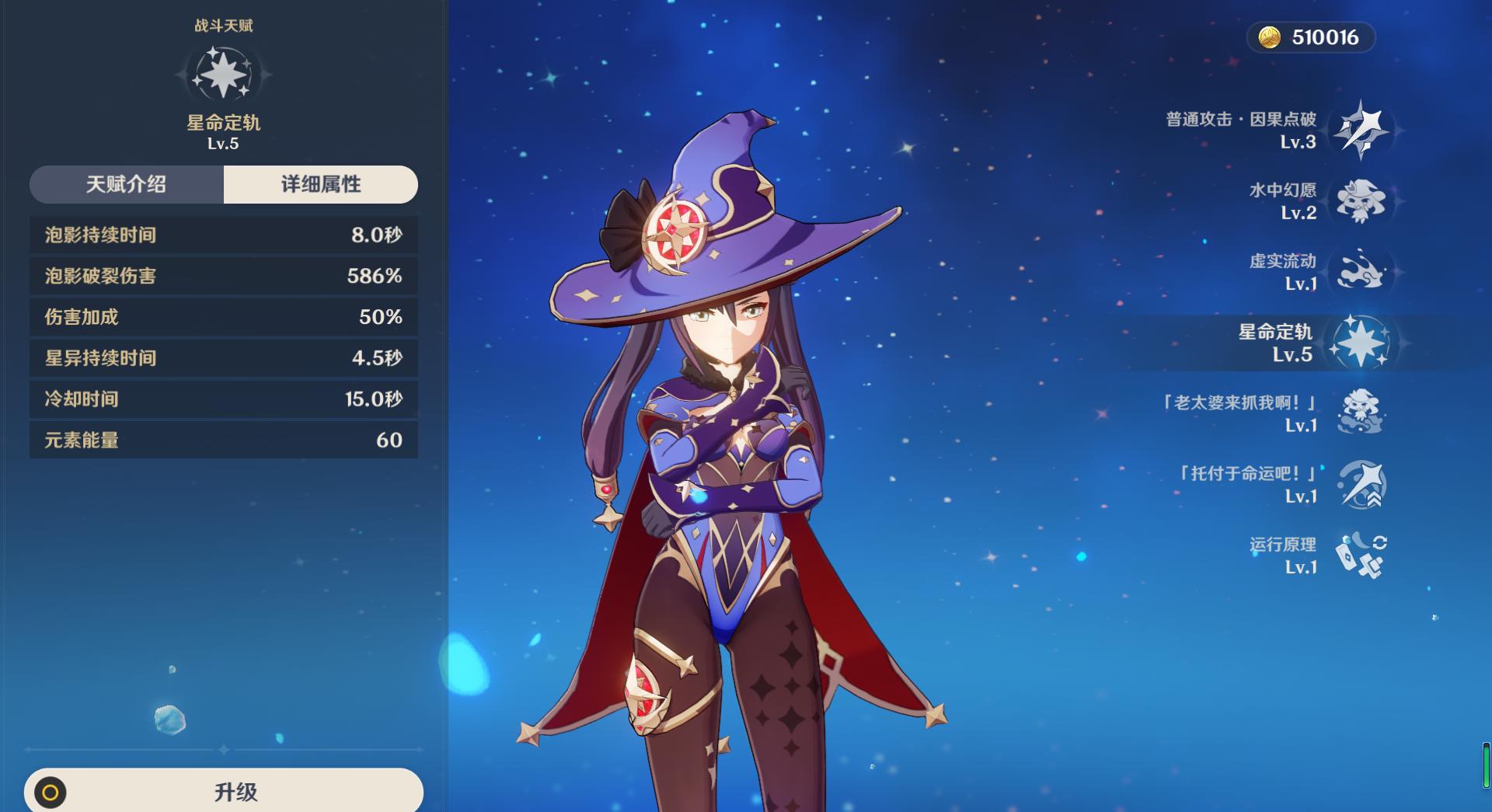This screenshot has height=812, width=1492.
Task: Select the 星命定轨 Lv.5 talent entry
Action: (1360, 343)
